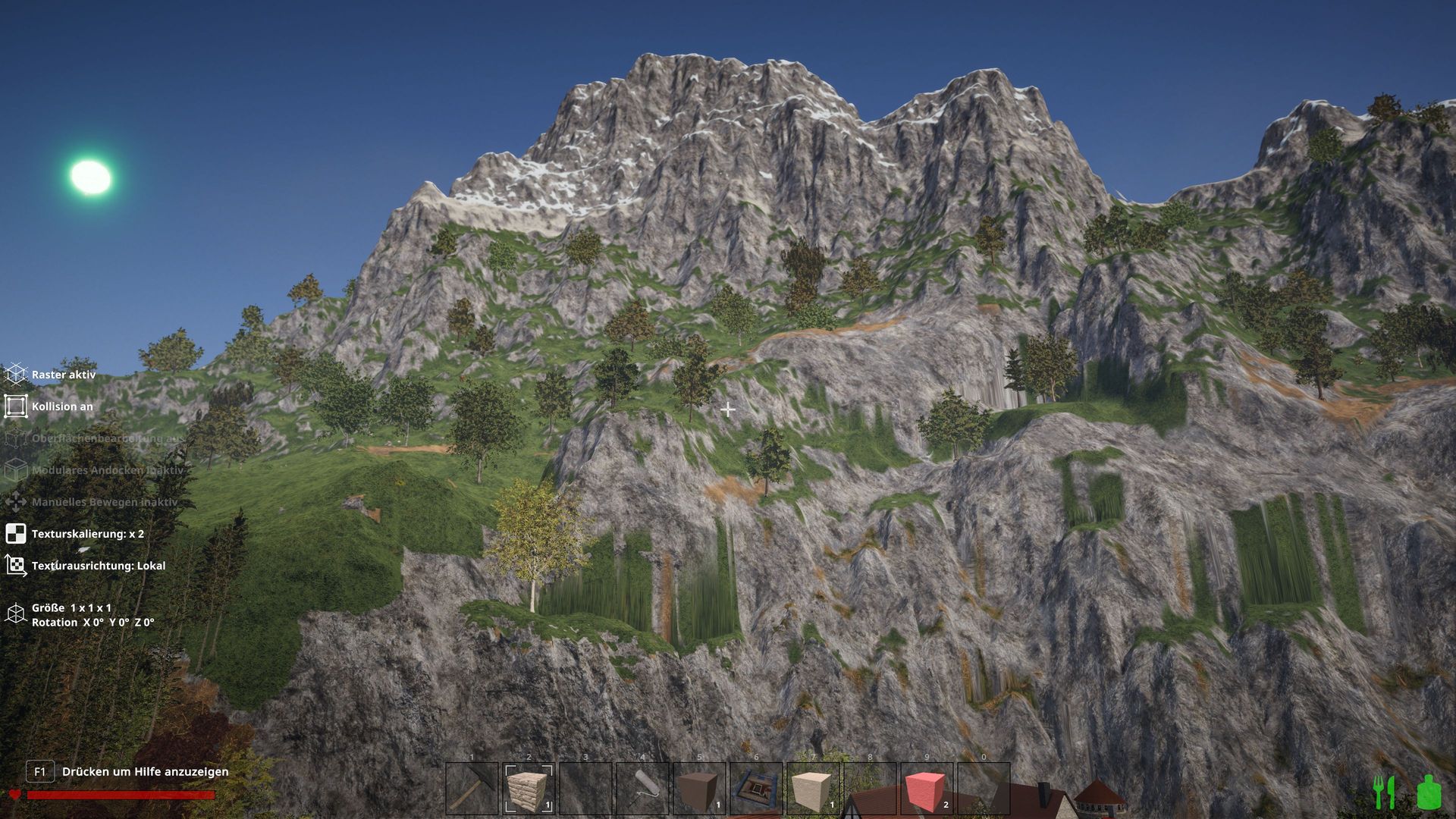Activate Modulares Andocken
The width and height of the screenshot is (1456, 819).
(16, 470)
